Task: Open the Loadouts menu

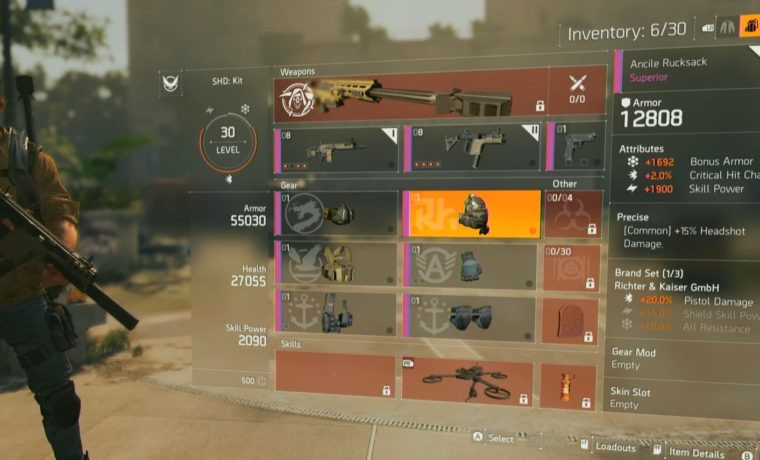Action: (x=610, y=447)
